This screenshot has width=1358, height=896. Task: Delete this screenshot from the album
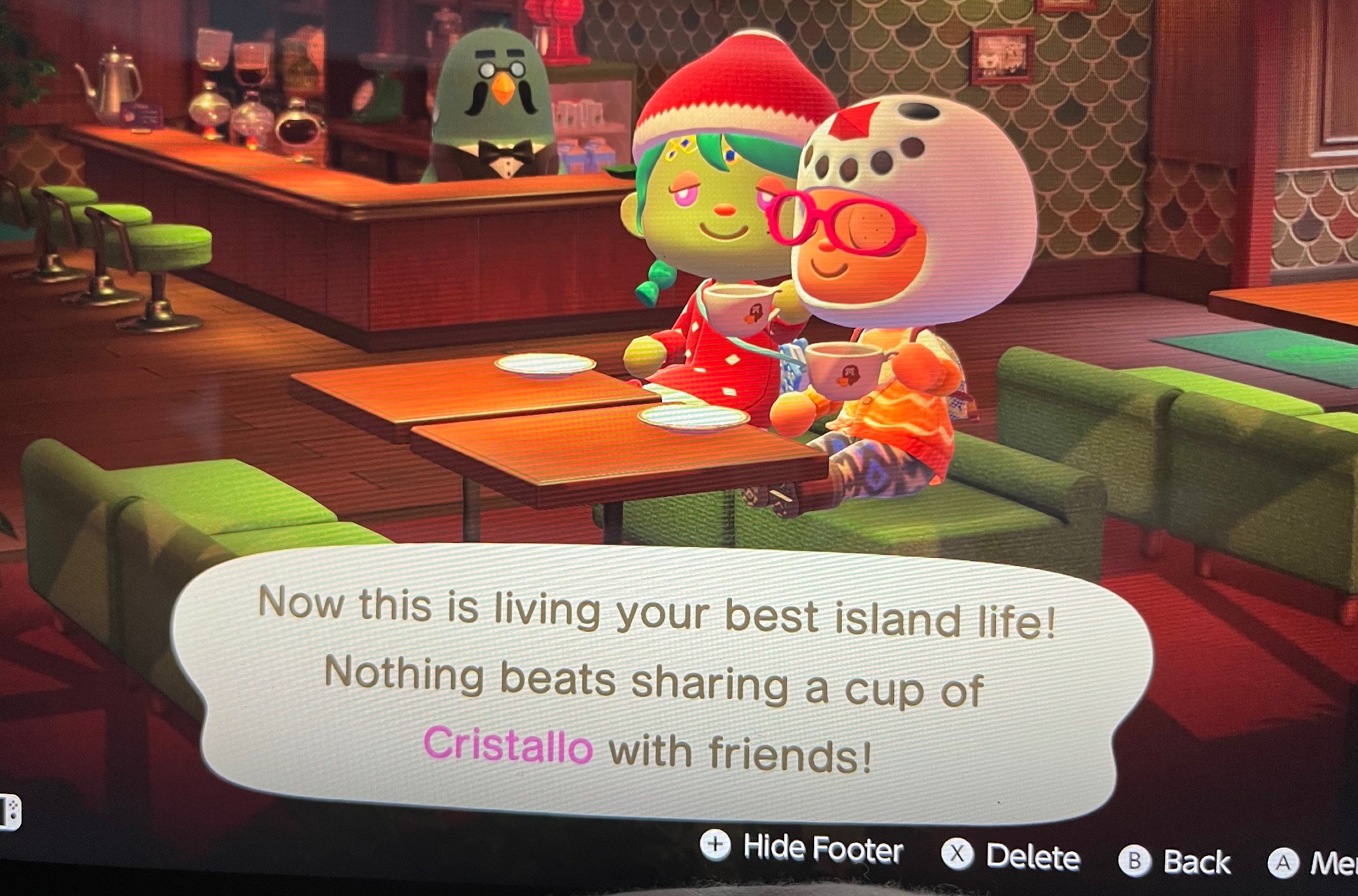tap(1012, 855)
